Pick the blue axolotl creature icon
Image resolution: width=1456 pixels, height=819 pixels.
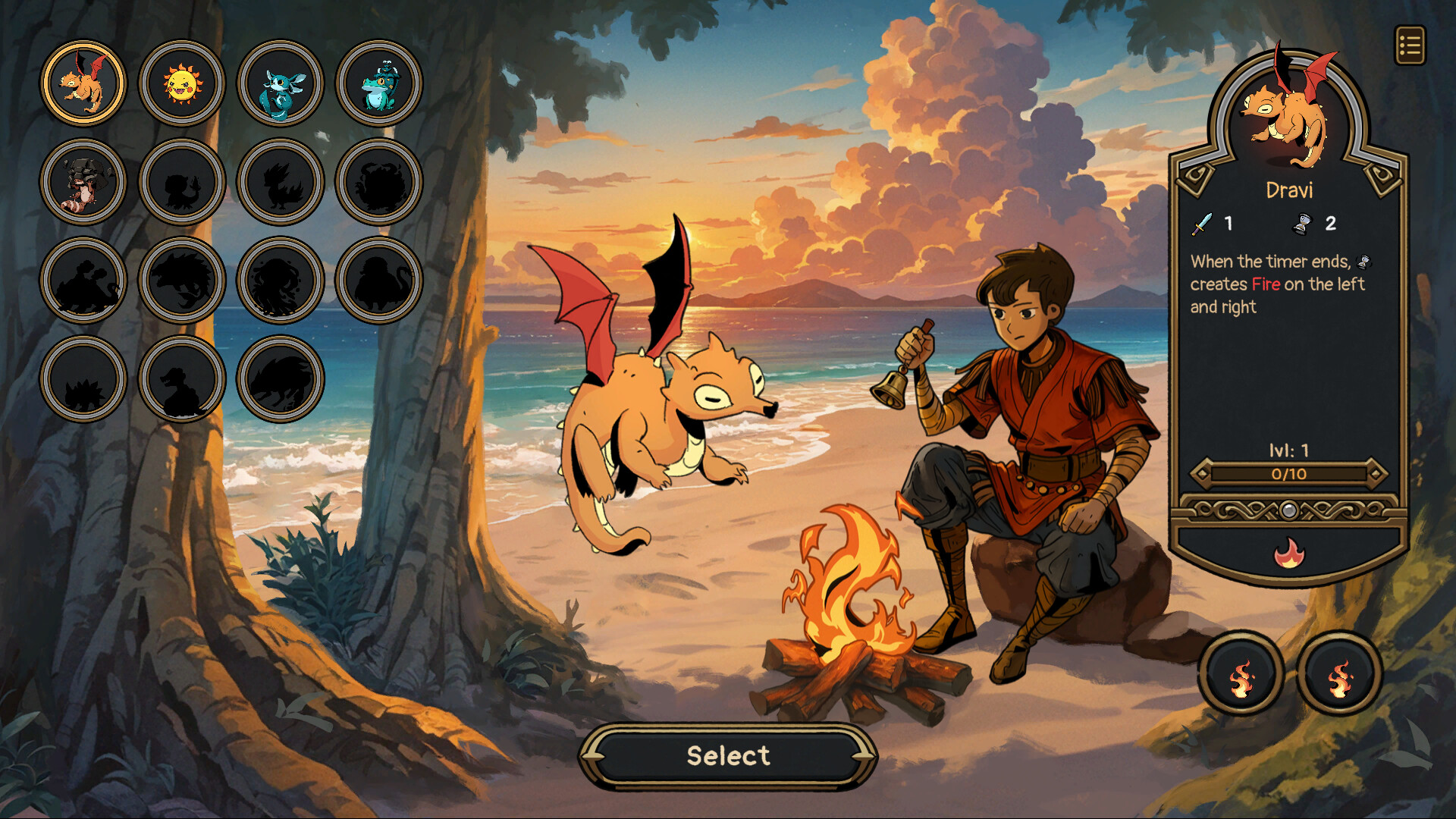coord(280,83)
